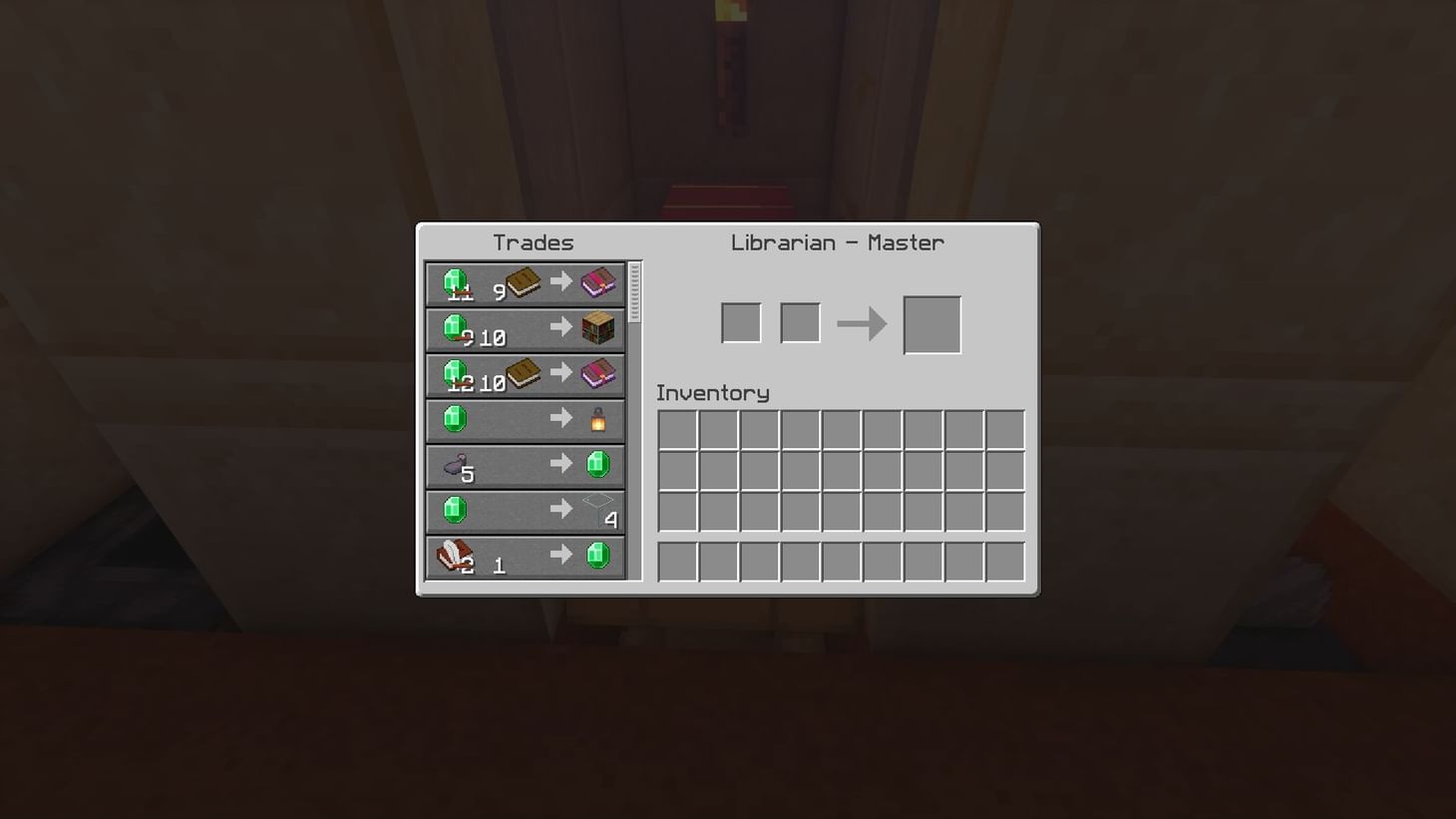Select the bookshelf trade
This screenshot has width=1456, height=819.
(525, 328)
